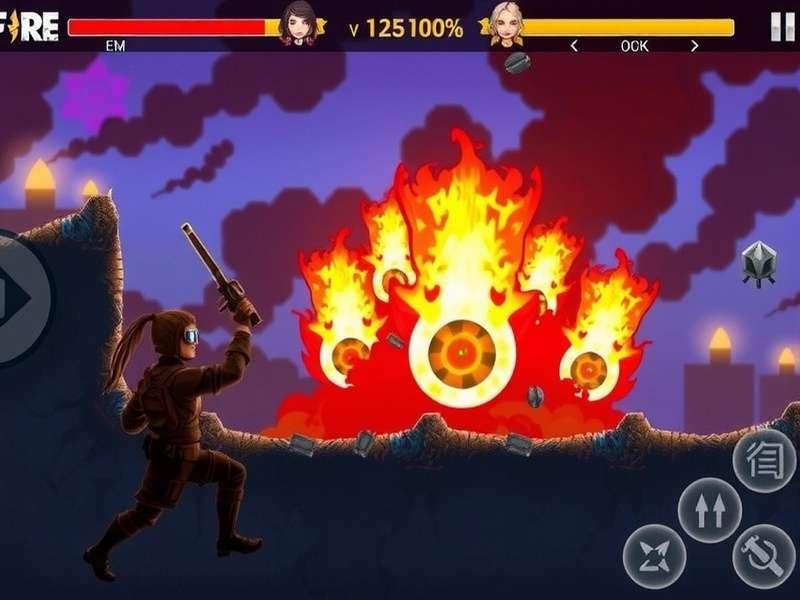Tap the double up-arrow jump button
Viewport: 800px width, 600px height.
tap(710, 510)
